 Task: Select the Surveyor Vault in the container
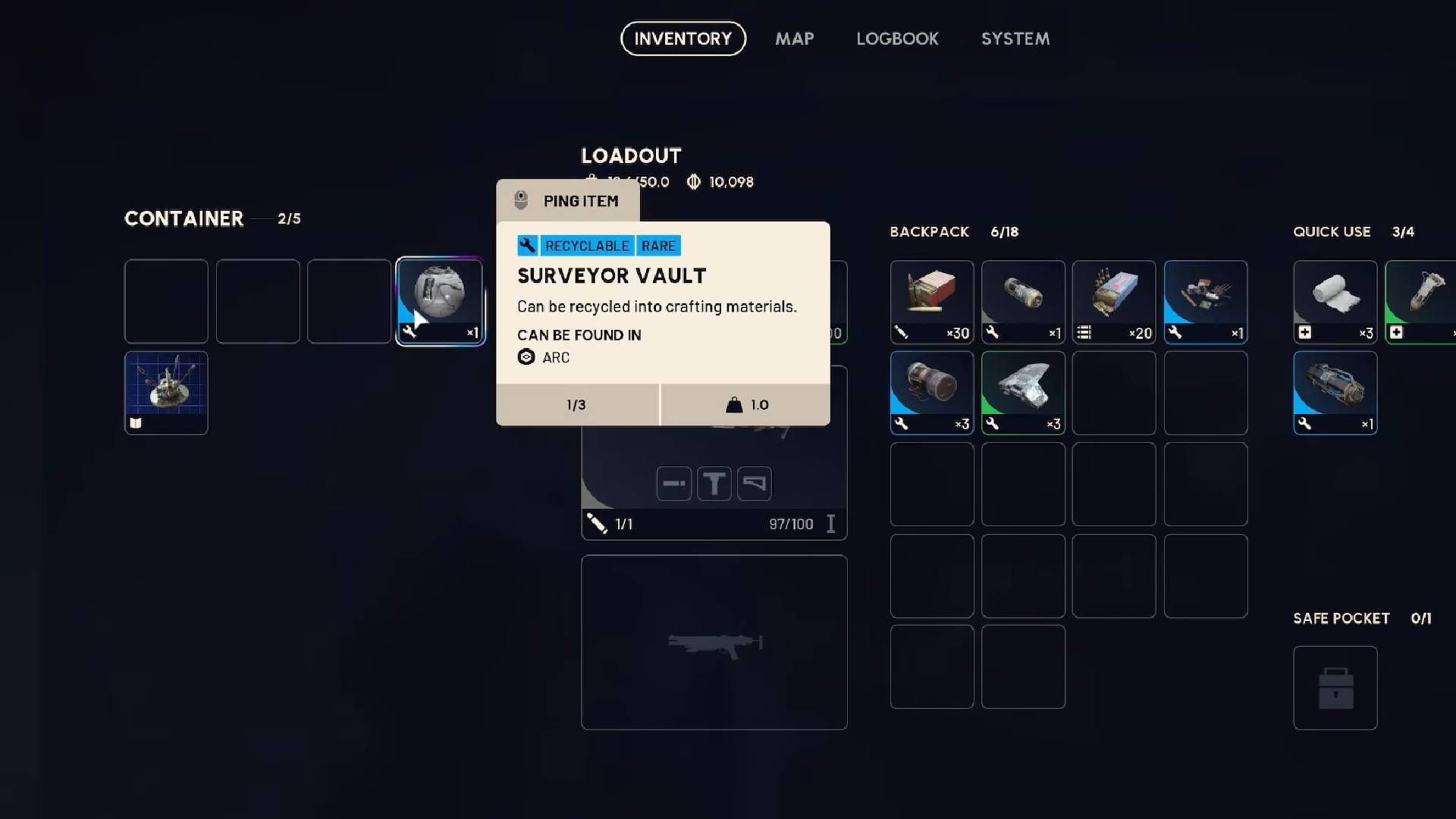click(x=440, y=300)
